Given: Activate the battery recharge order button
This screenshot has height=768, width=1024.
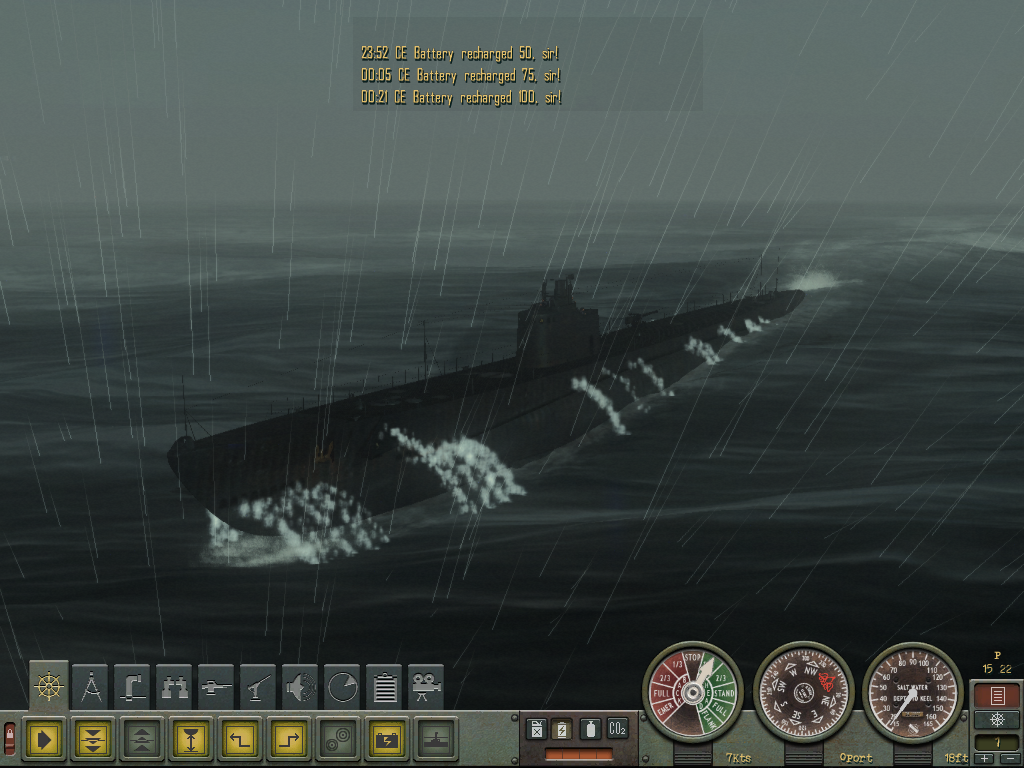Looking at the screenshot, I should (387, 739).
